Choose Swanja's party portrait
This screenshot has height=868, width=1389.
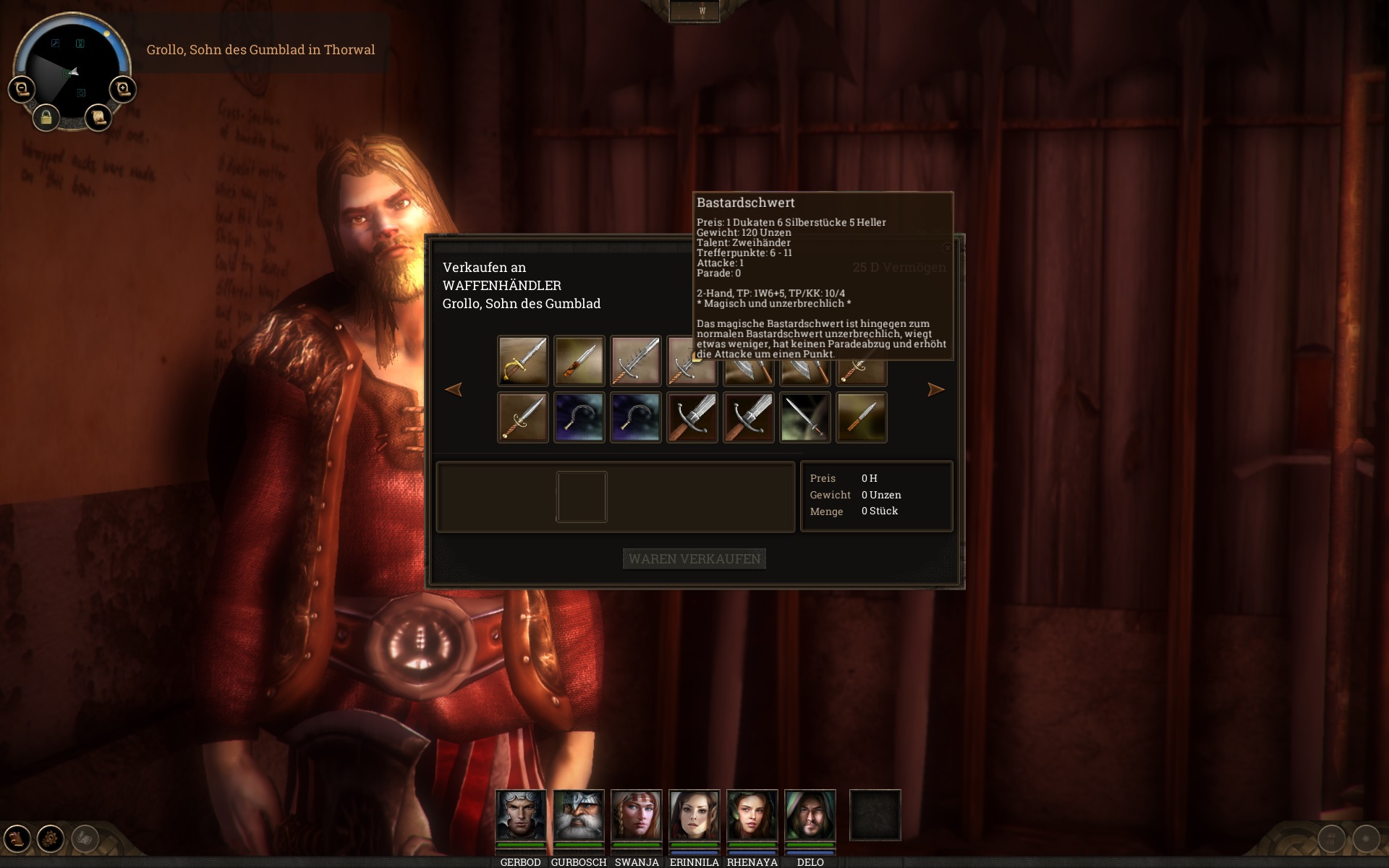(636, 815)
